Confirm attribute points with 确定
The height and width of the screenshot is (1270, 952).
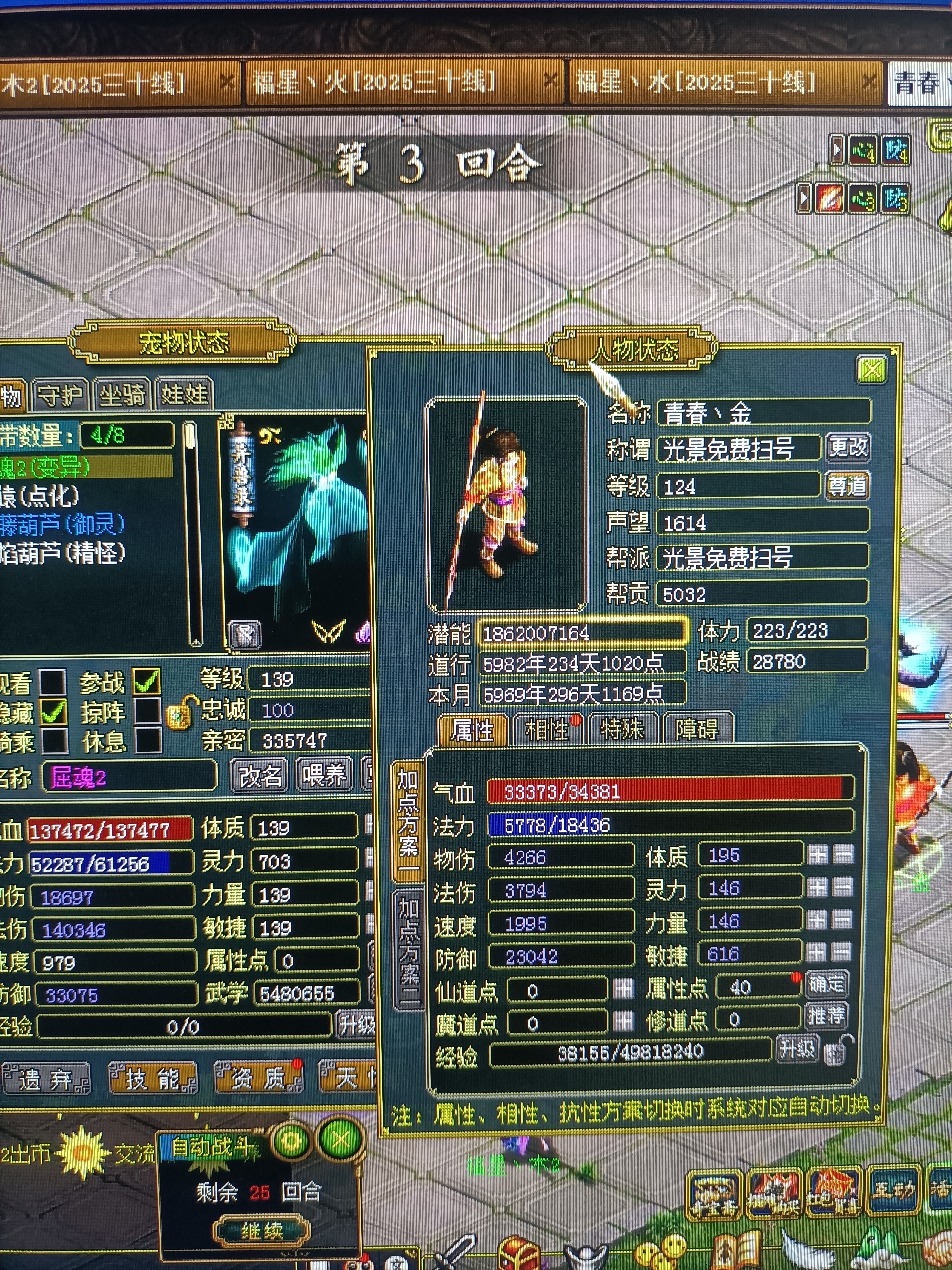pyautogui.click(x=826, y=984)
